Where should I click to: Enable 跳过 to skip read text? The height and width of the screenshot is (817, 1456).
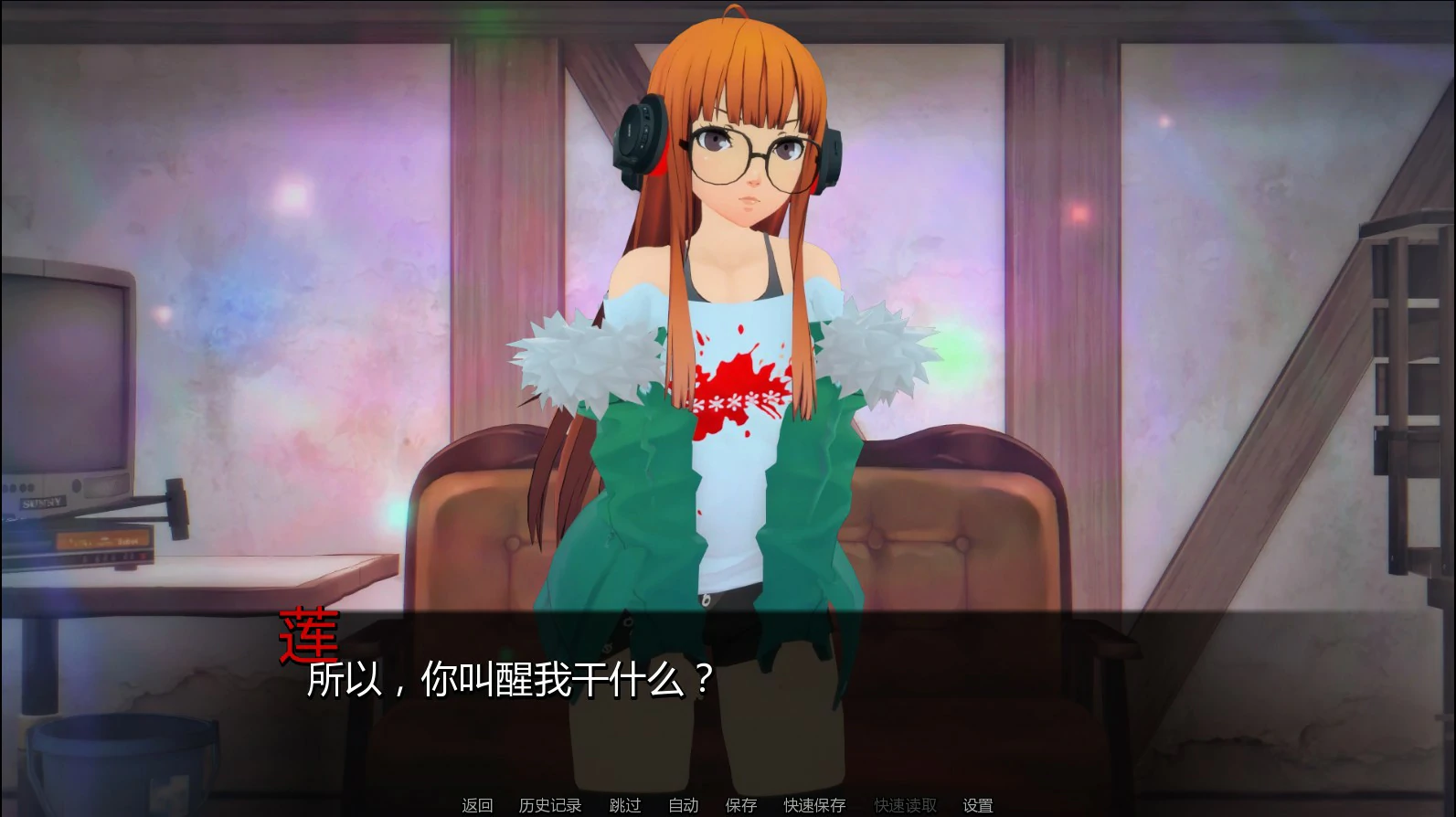(x=624, y=805)
